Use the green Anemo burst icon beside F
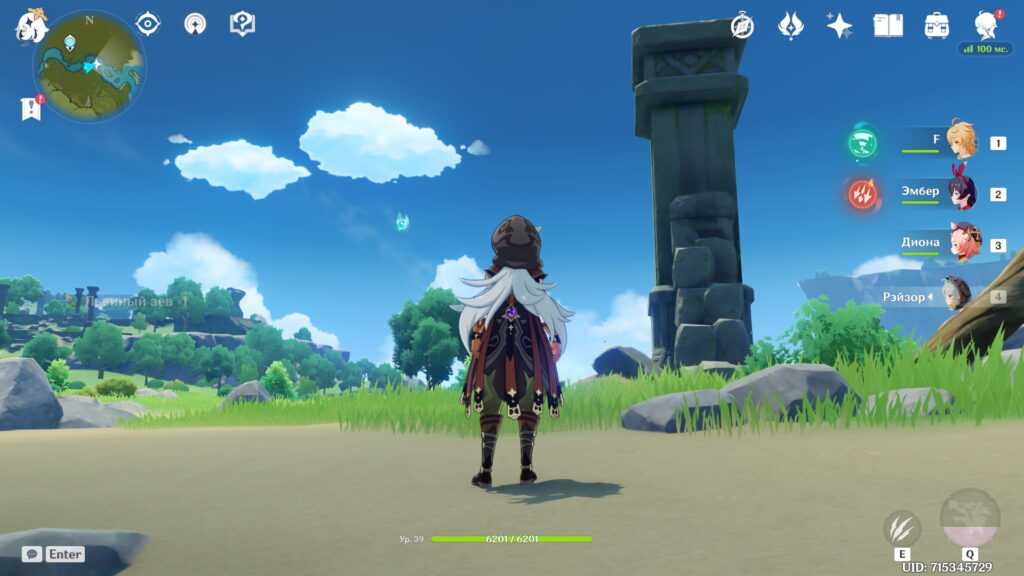The image size is (1024, 576). point(862,142)
